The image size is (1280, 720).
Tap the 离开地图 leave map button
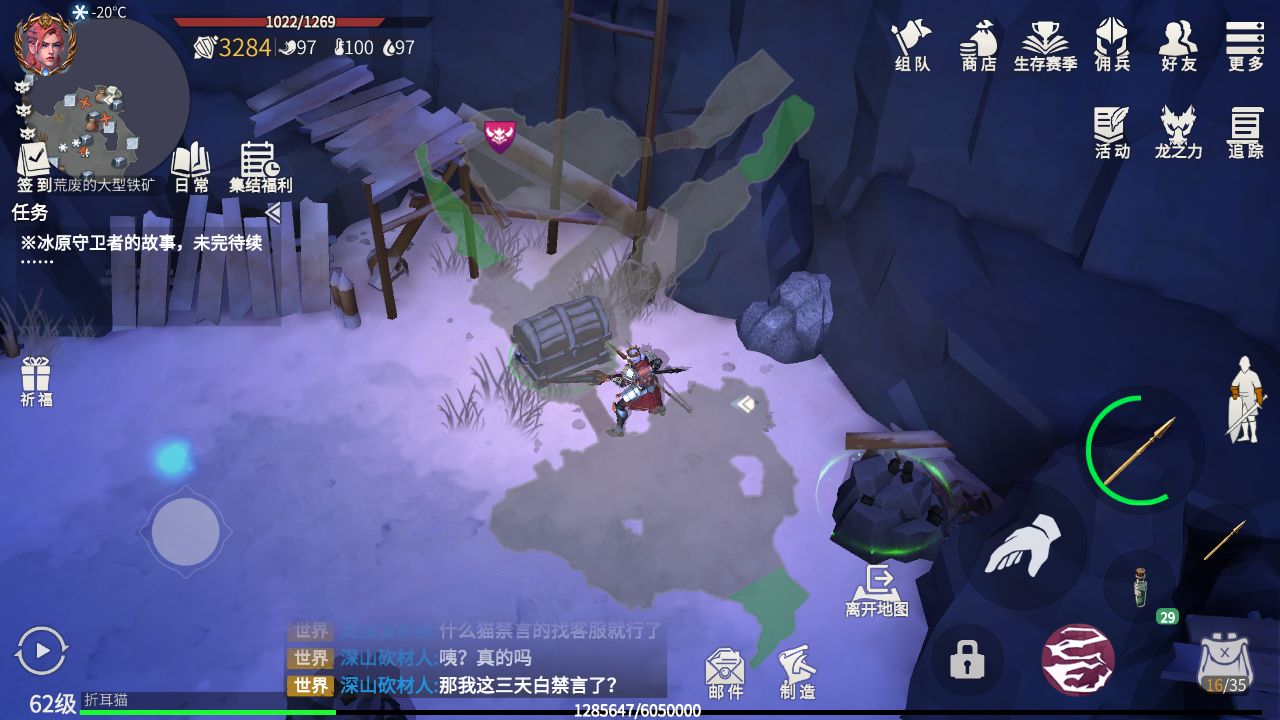pyautogui.click(x=877, y=589)
